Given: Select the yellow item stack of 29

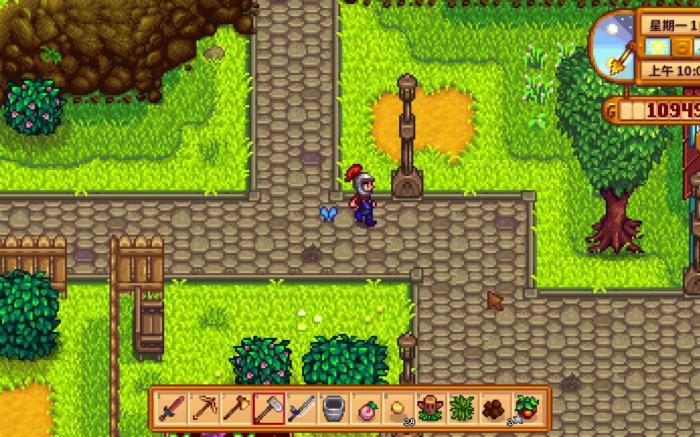Looking at the screenshot, I should coord(398,408).
